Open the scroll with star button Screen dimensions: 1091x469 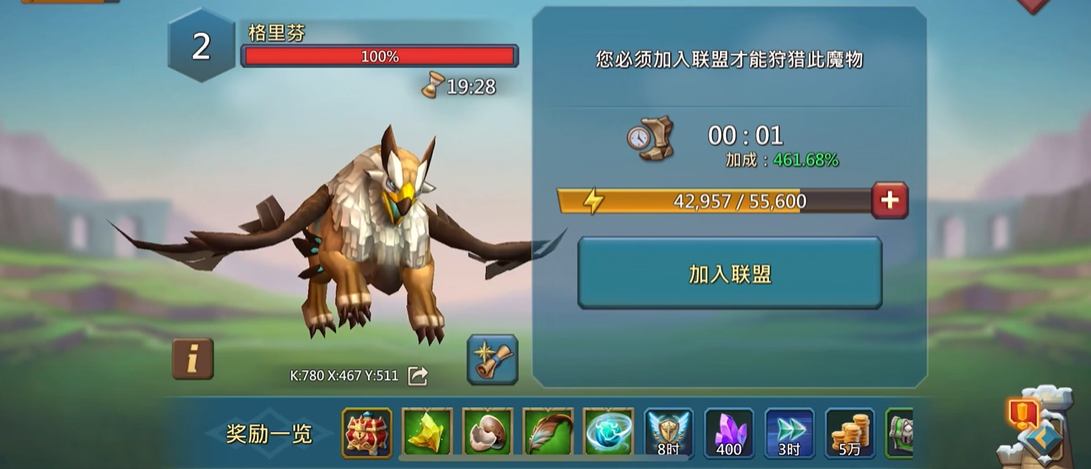[492, 359]
